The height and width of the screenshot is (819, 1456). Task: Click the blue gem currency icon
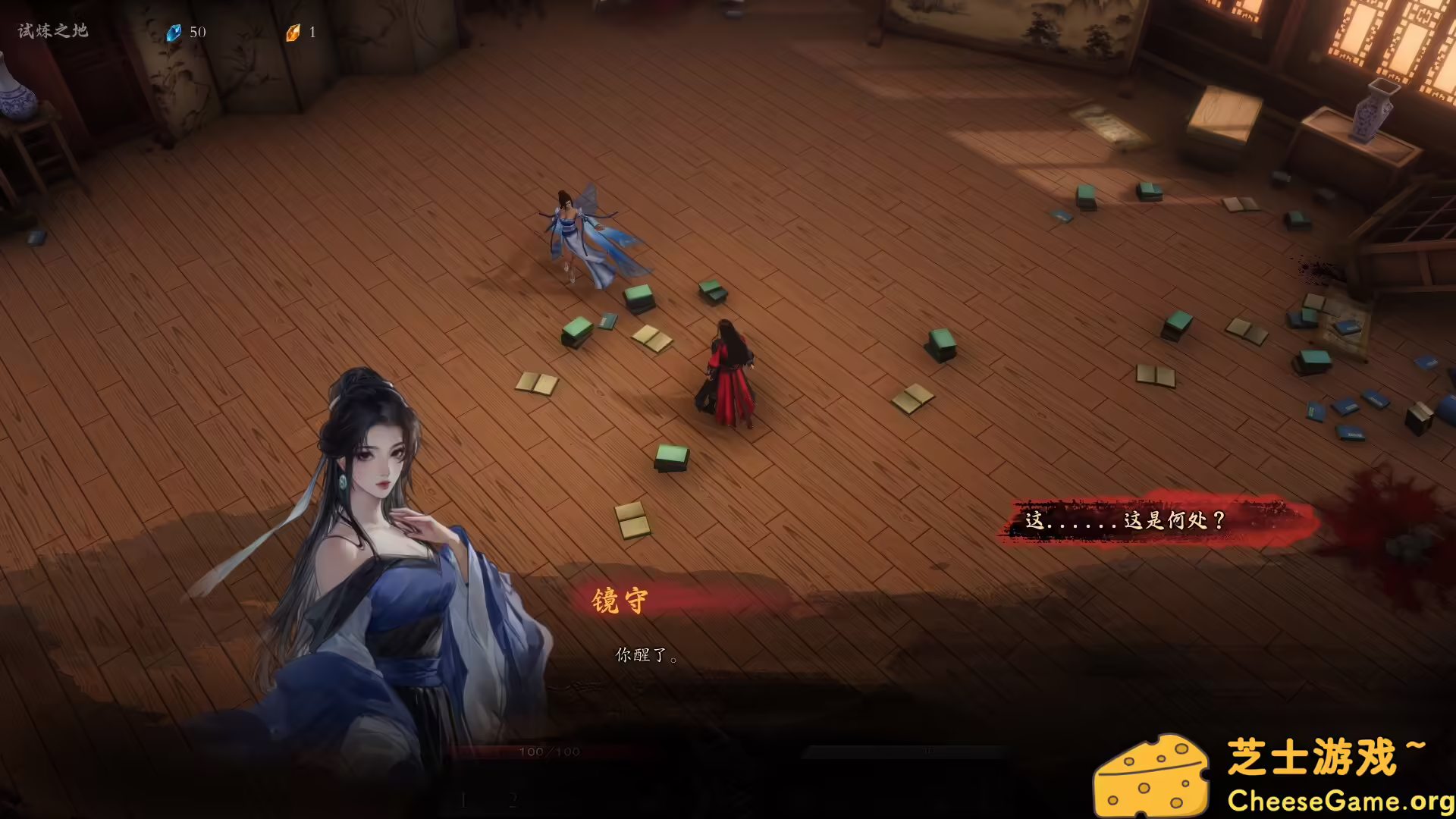point(174,32)
